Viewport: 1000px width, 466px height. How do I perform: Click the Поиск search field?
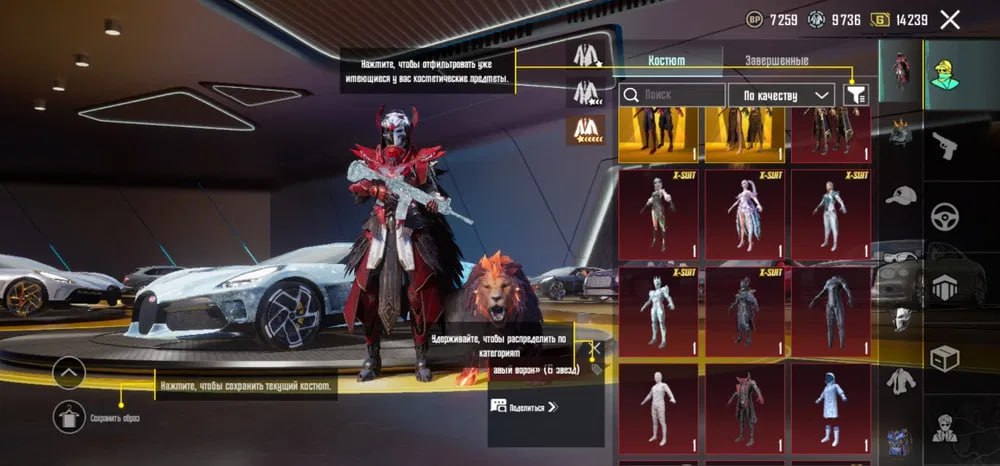(672, 95)
